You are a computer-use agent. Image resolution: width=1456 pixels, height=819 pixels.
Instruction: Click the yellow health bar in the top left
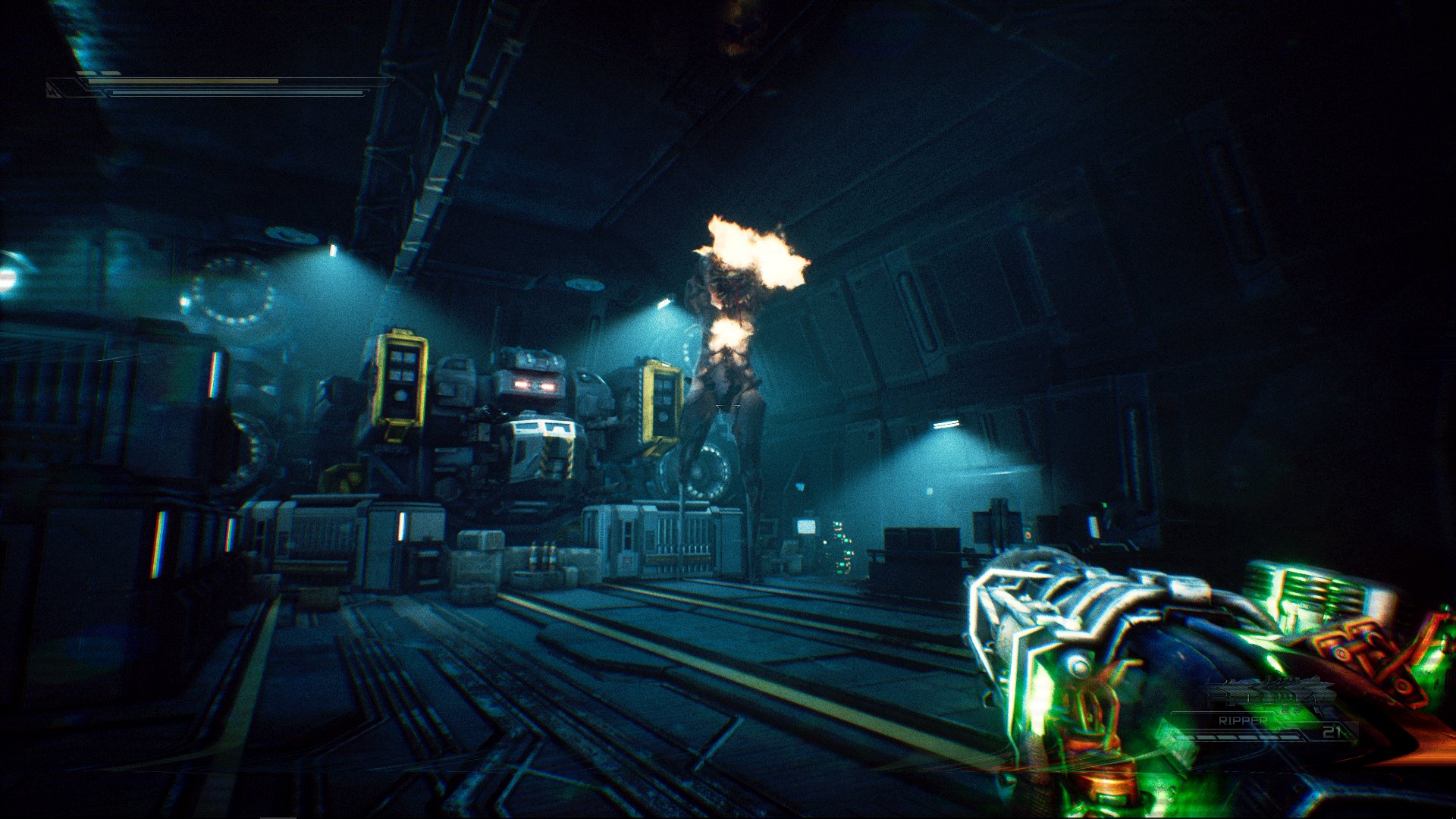(184, 81)
